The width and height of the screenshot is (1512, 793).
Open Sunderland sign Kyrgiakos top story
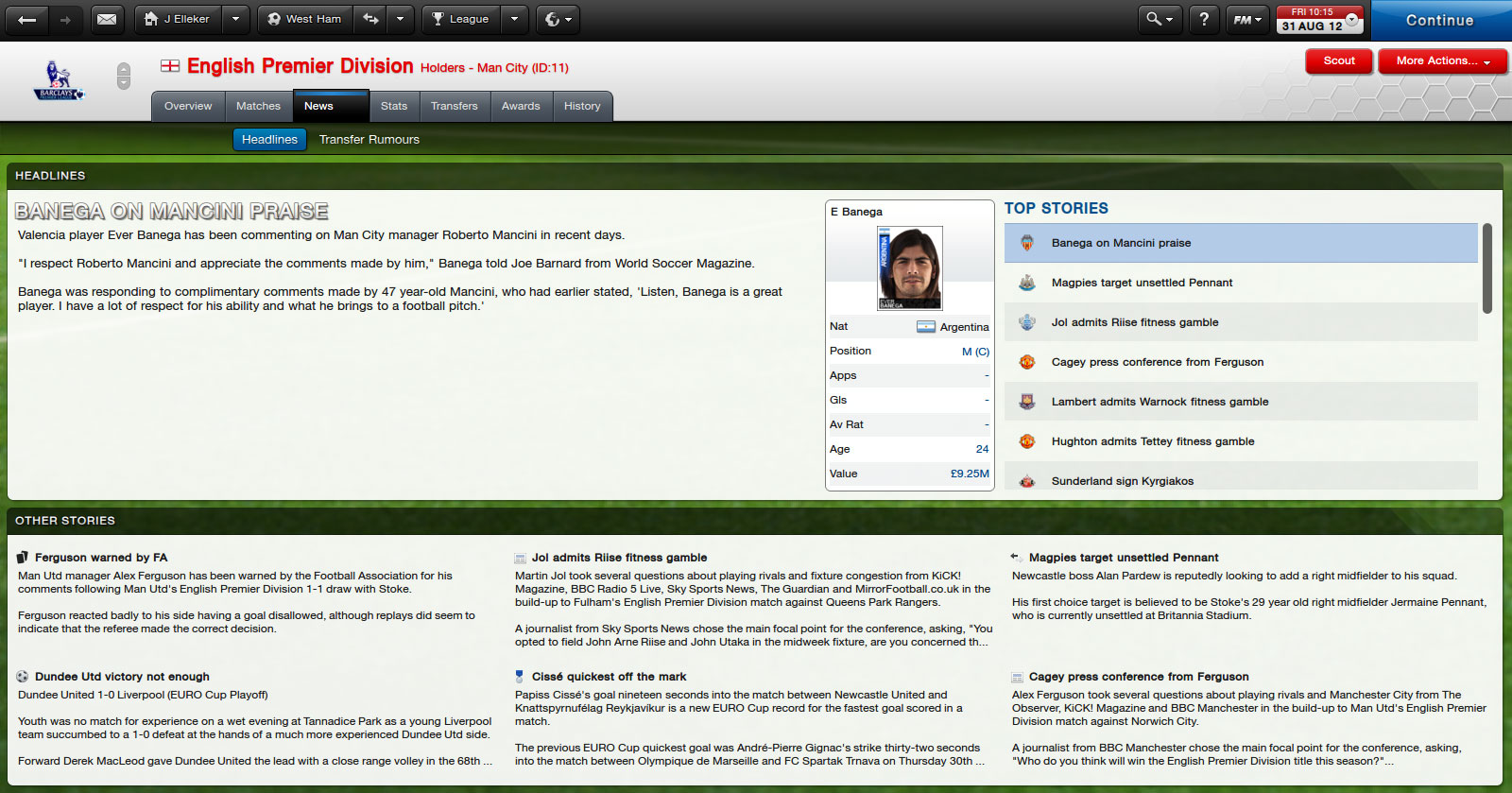pos(1123,481)
